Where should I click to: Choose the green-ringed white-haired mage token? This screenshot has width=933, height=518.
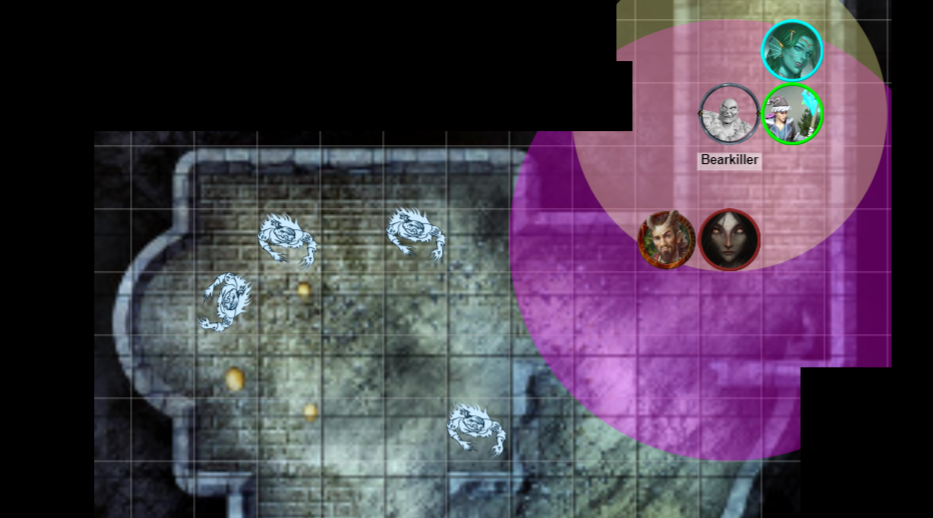coord(792,114)
